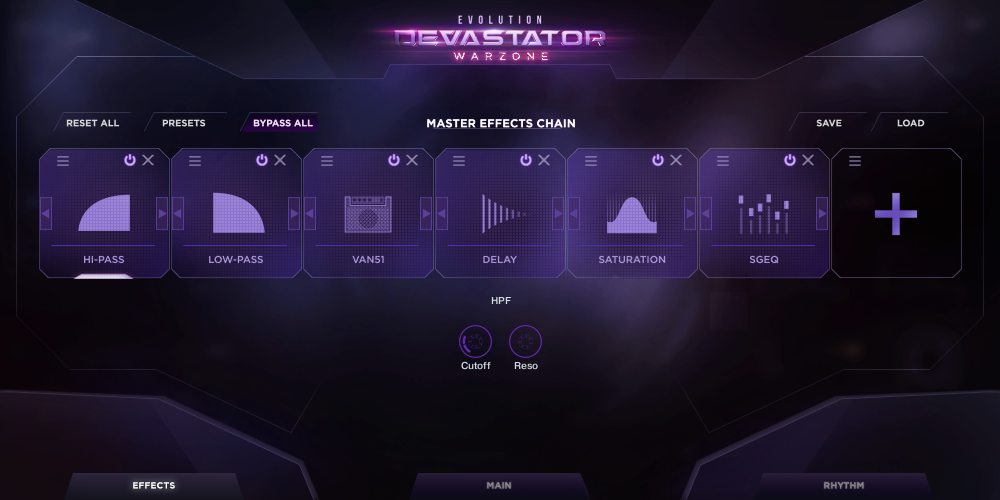Move the HI-PASS module right with its arrow

coord(162,213)
